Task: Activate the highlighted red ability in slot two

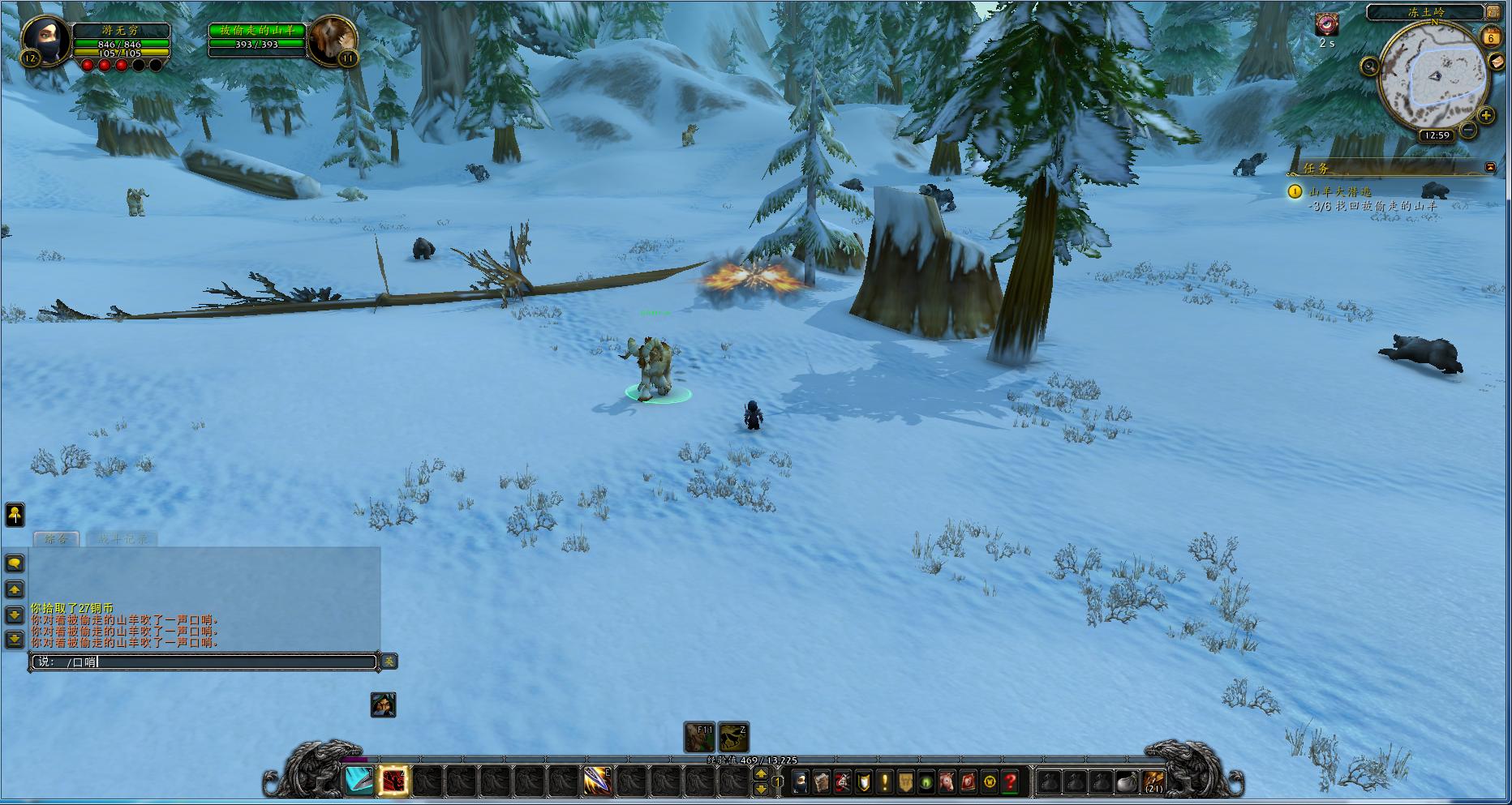Action: [394, 781]
